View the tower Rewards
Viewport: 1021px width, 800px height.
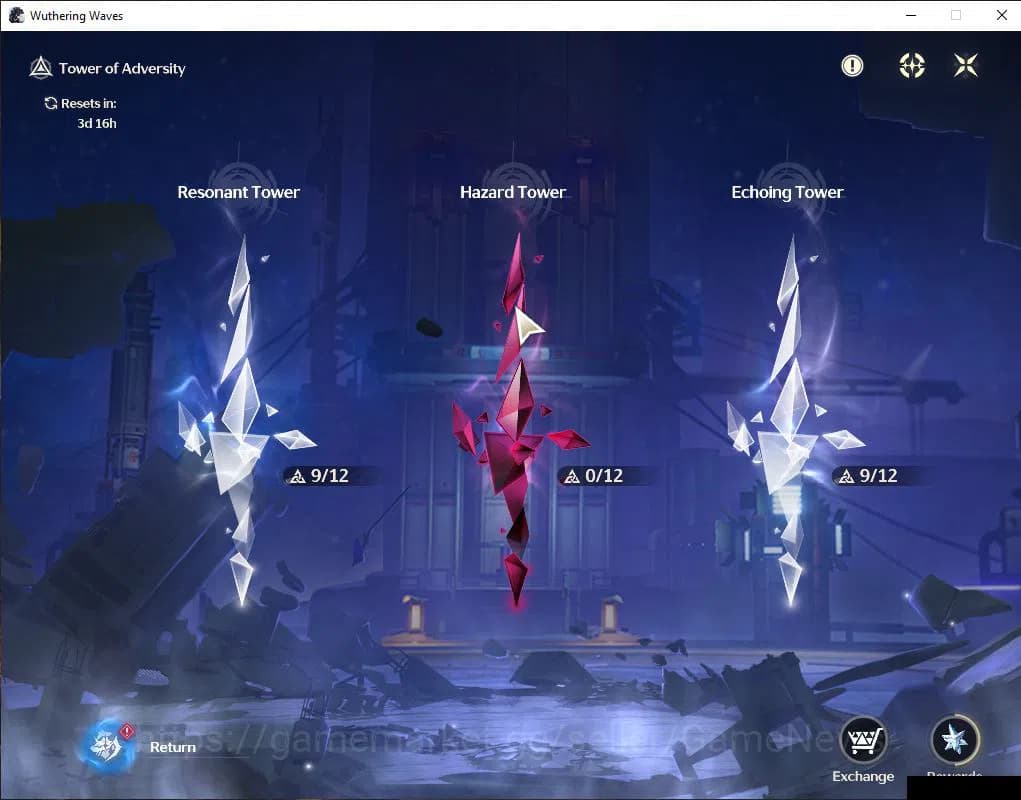[954, 742]
